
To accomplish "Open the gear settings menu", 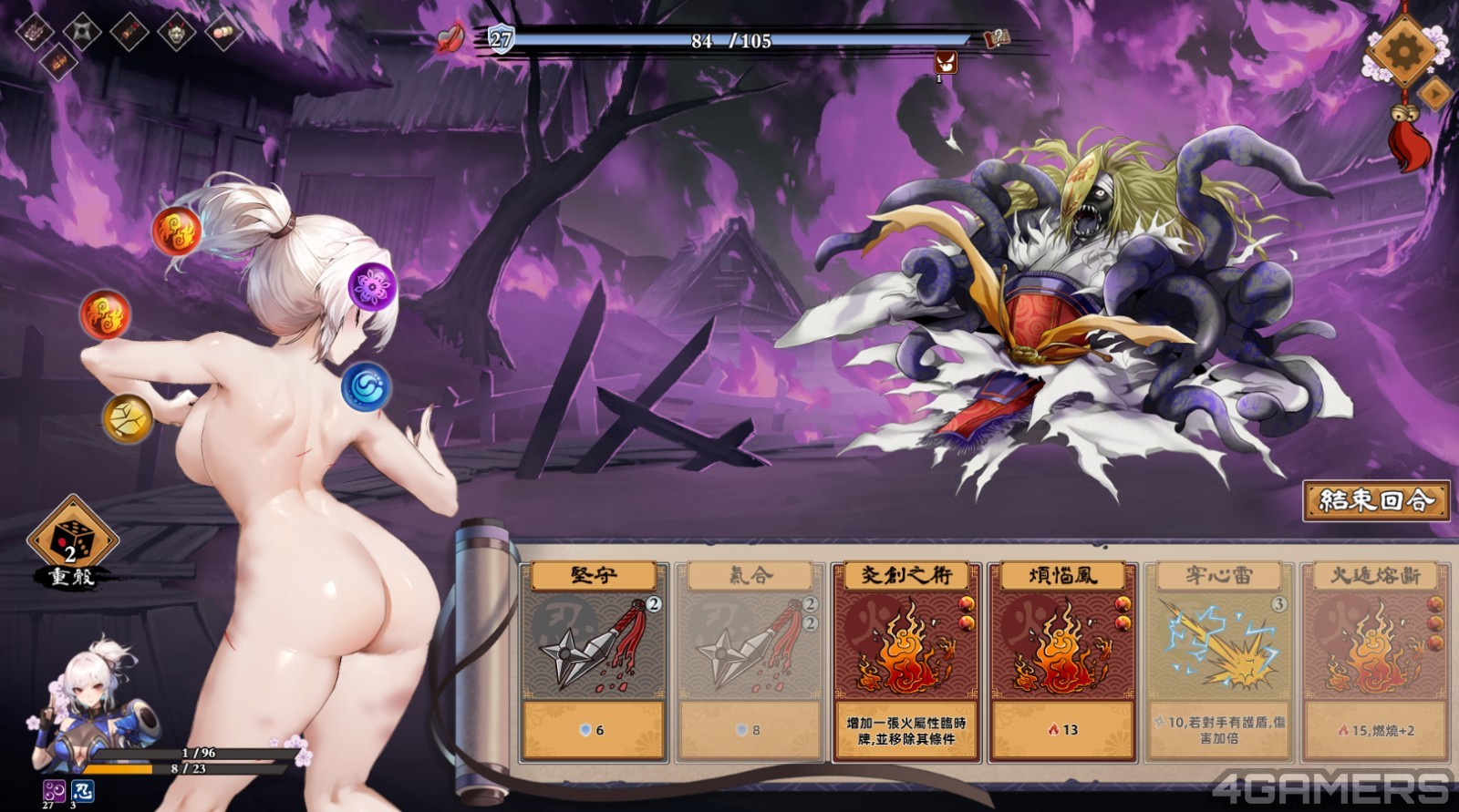I will [1404, 47].
